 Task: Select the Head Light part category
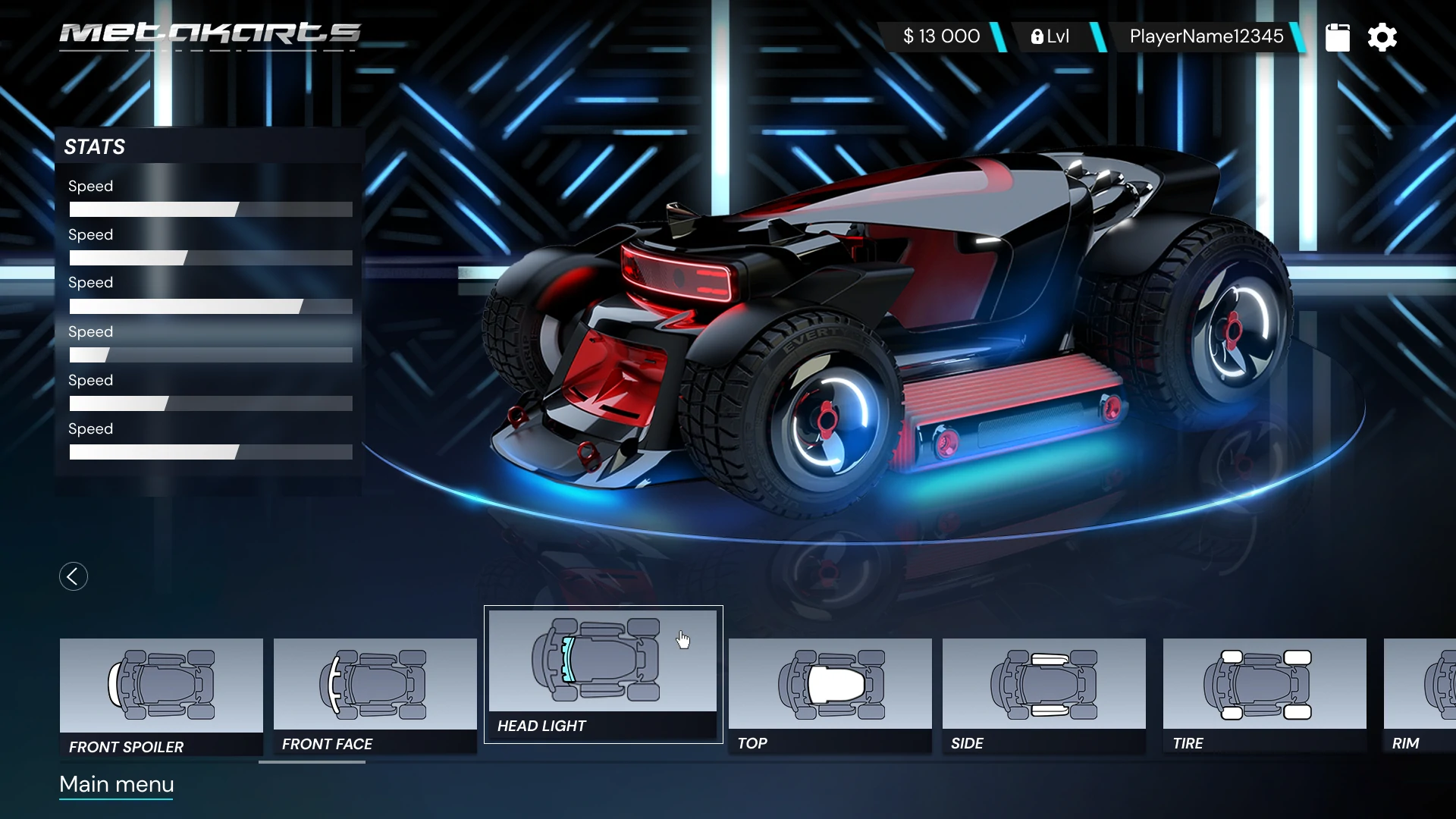603,674
